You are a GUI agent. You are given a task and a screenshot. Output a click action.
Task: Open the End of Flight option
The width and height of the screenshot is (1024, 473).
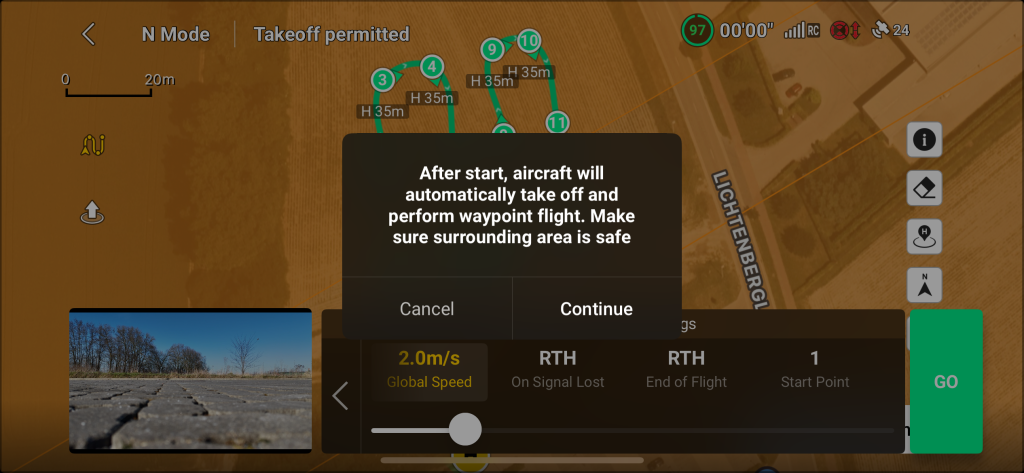point(686,368)
